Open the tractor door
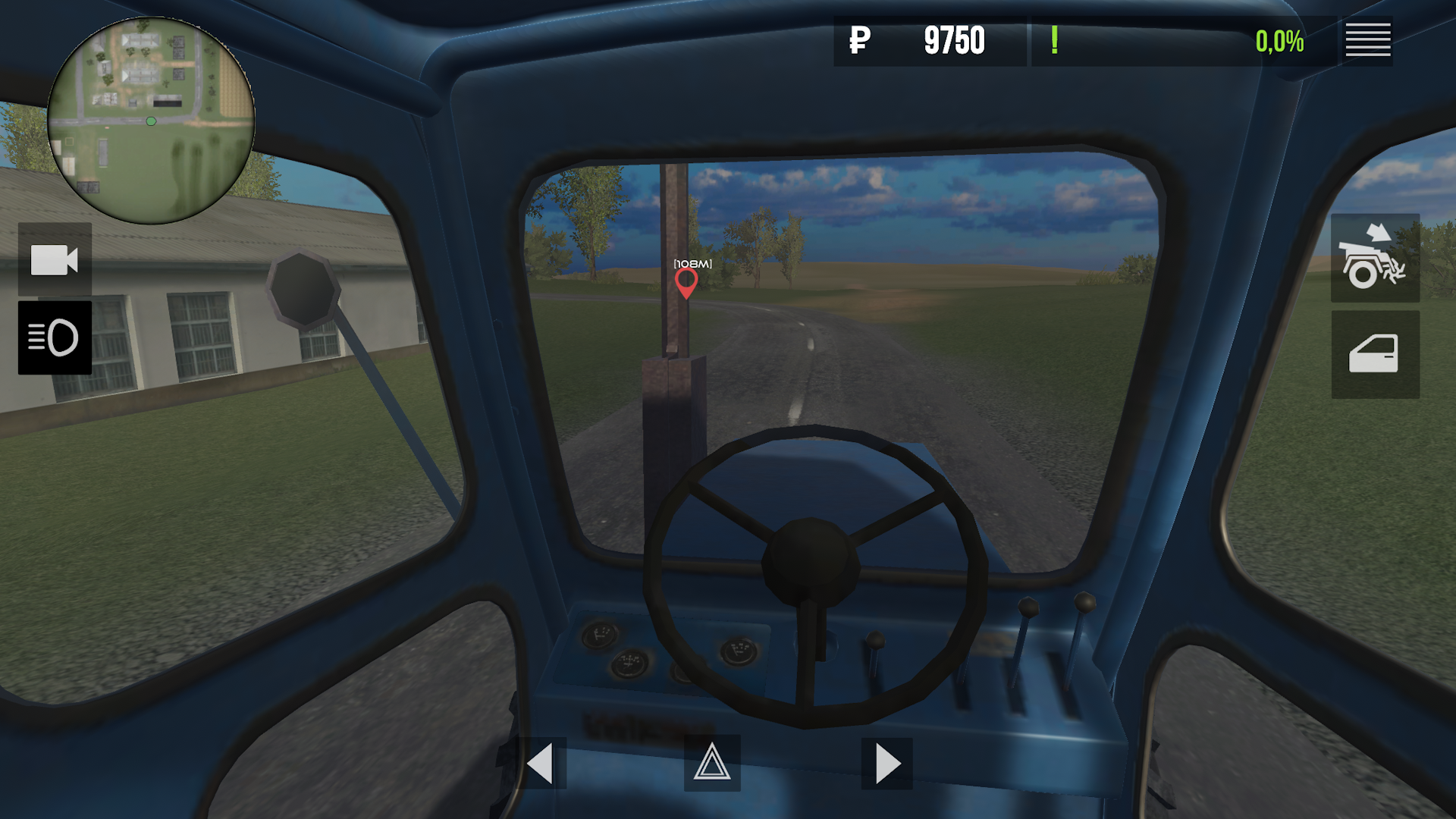This screenshot has width=1456, height=819. (x=1375, y=356)
